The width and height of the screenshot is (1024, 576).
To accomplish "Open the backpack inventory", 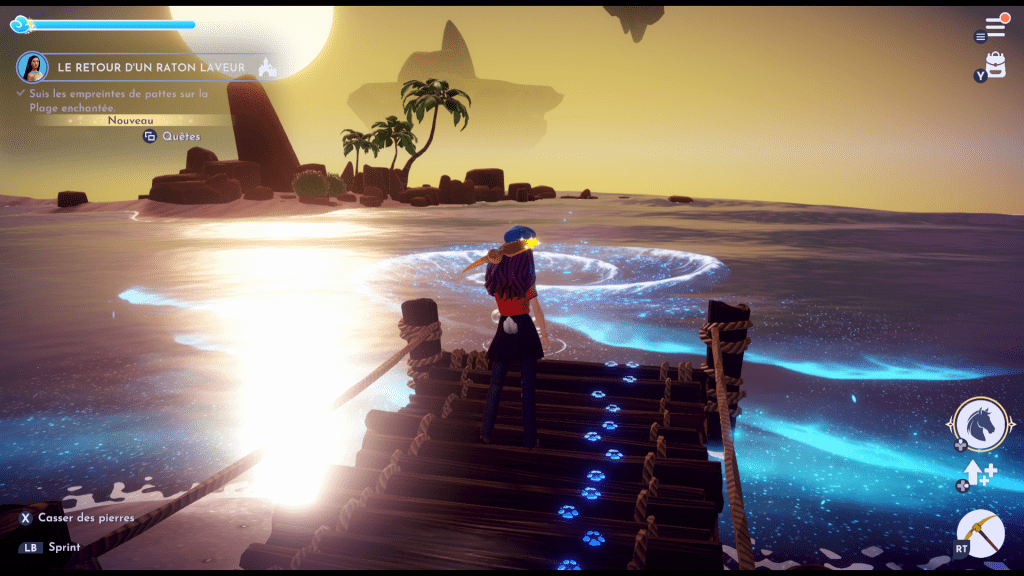I will [x=995, y=66].
